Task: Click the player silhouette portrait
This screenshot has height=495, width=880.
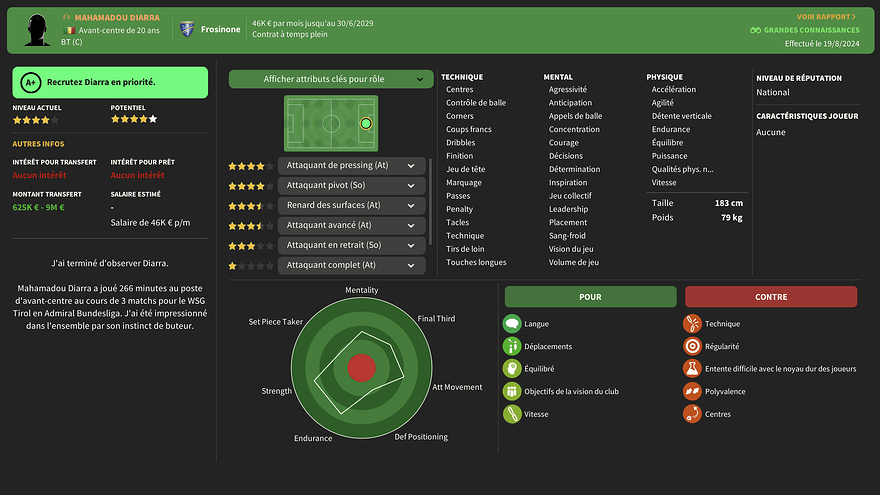Action: click(38, 29)
